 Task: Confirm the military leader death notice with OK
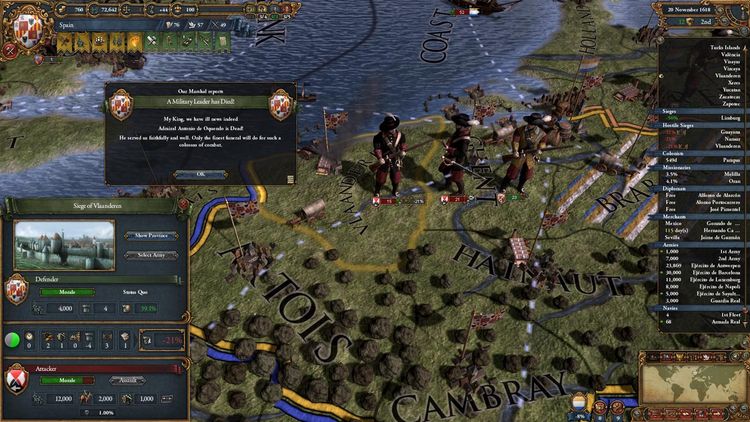coord(200,173)
